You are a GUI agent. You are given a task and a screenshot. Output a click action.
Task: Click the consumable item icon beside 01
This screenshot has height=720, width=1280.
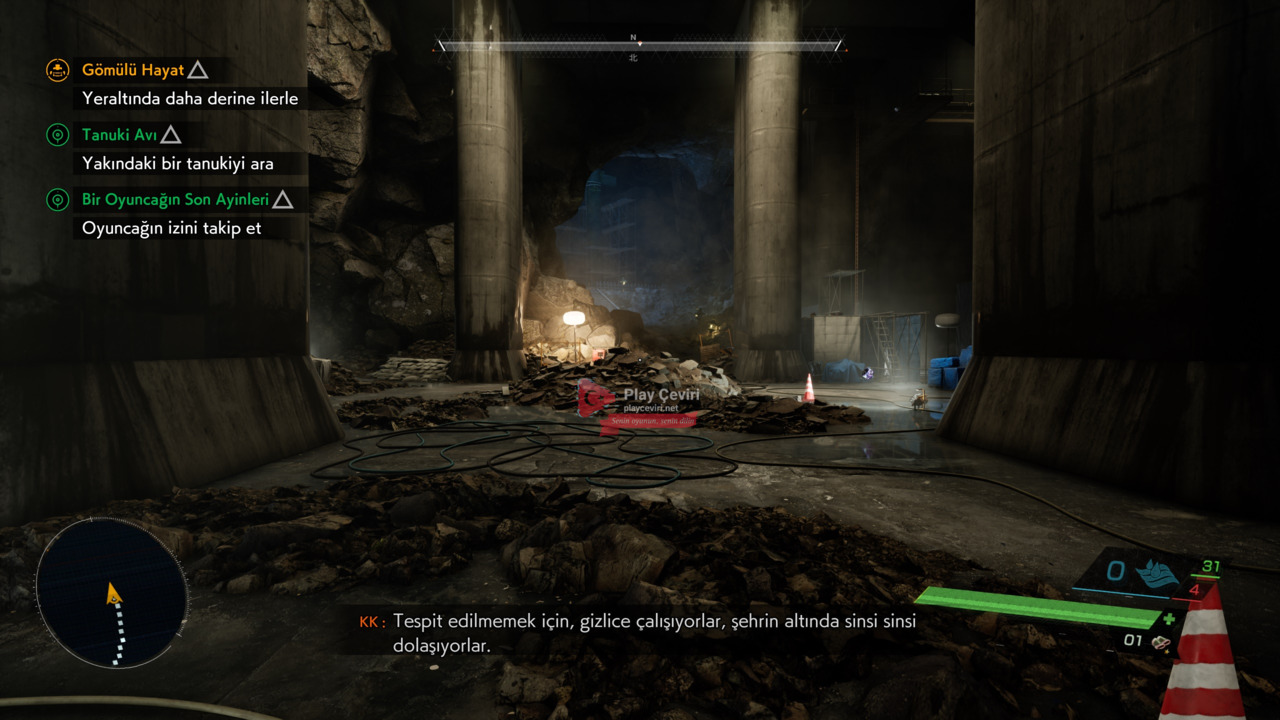(1160, 642)
